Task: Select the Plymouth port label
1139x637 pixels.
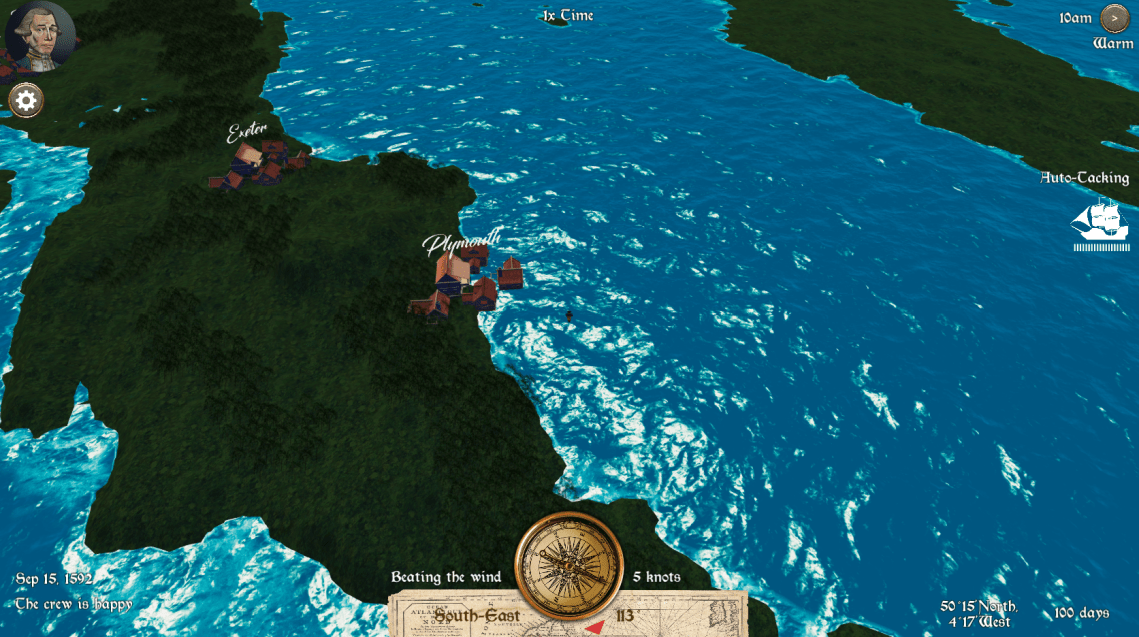Action: point(460,241)
